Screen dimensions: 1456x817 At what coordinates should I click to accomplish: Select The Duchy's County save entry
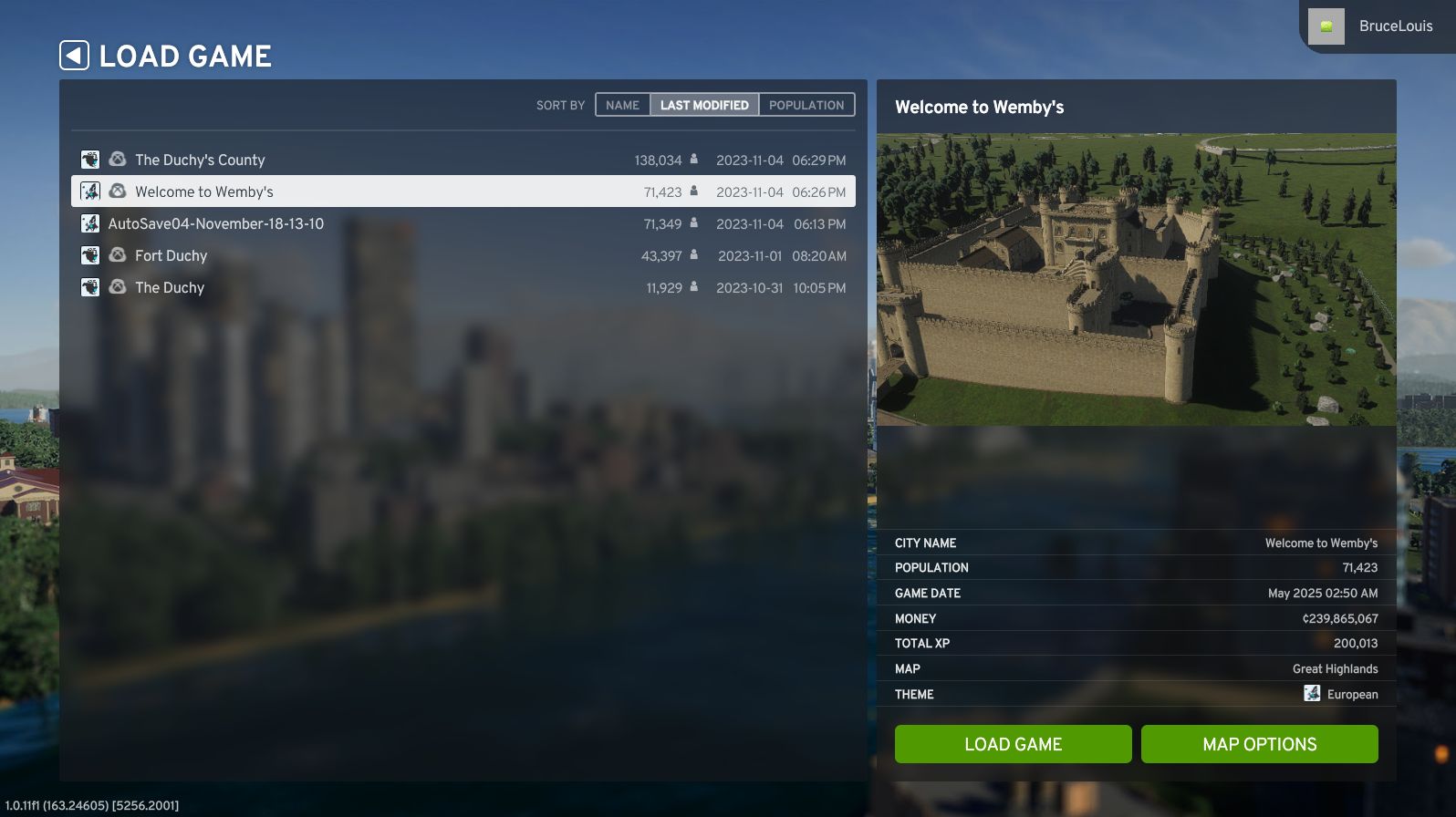365,160
